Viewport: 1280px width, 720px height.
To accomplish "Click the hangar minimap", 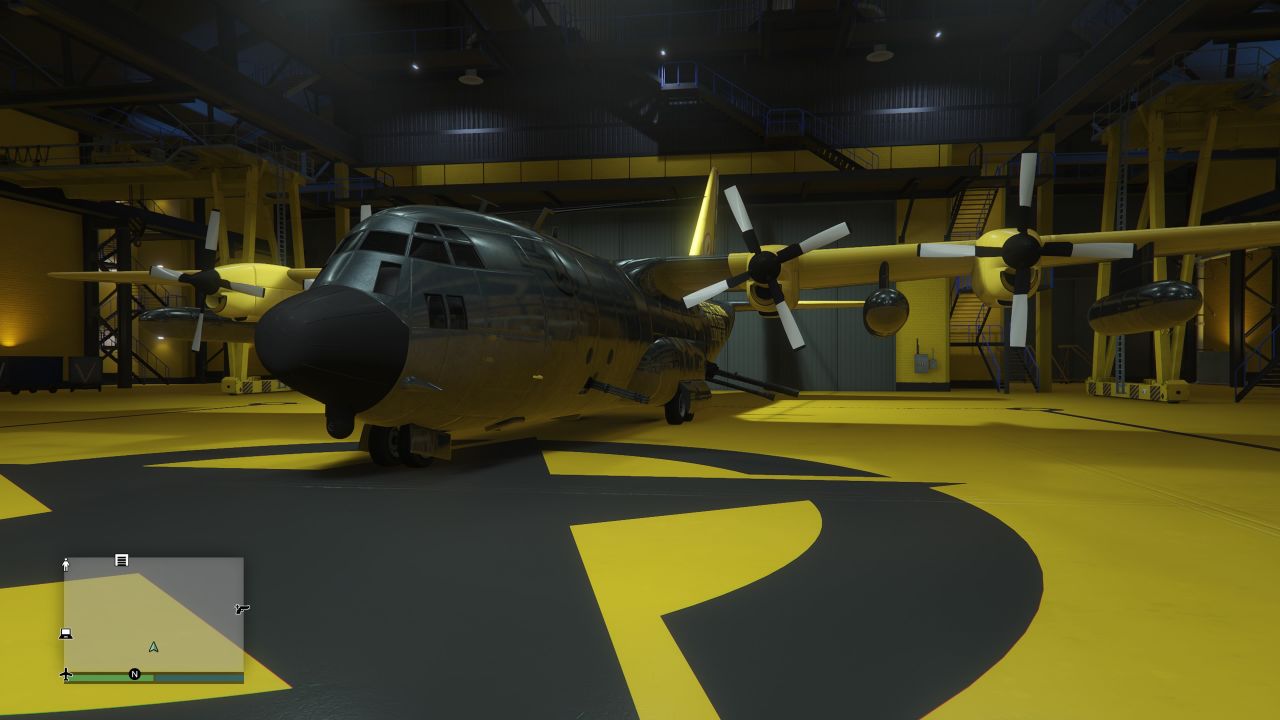I will pyautogui.click(x=154, y=614).
